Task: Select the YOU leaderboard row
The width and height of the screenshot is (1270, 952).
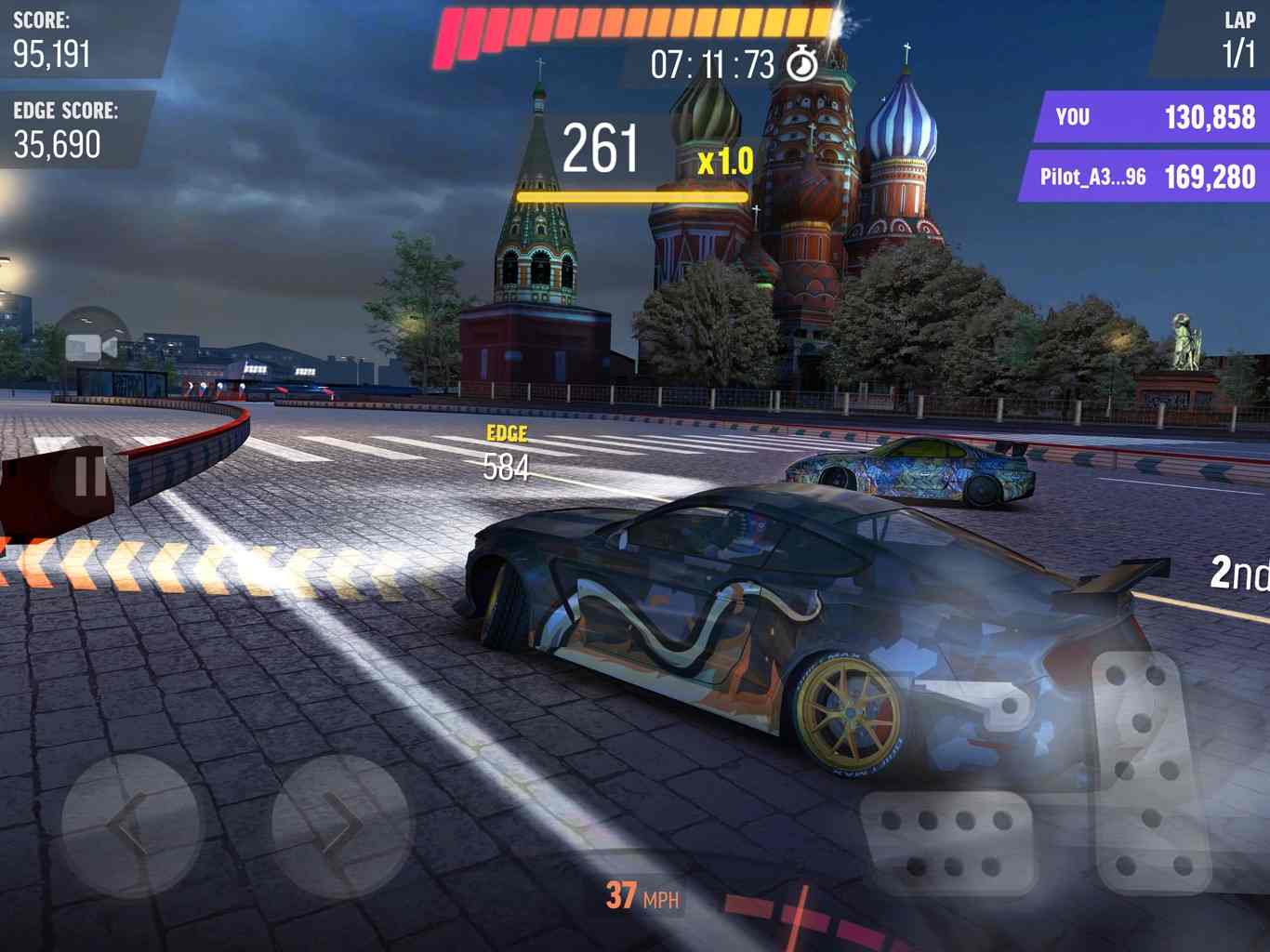Action: tap(1153, 117)
